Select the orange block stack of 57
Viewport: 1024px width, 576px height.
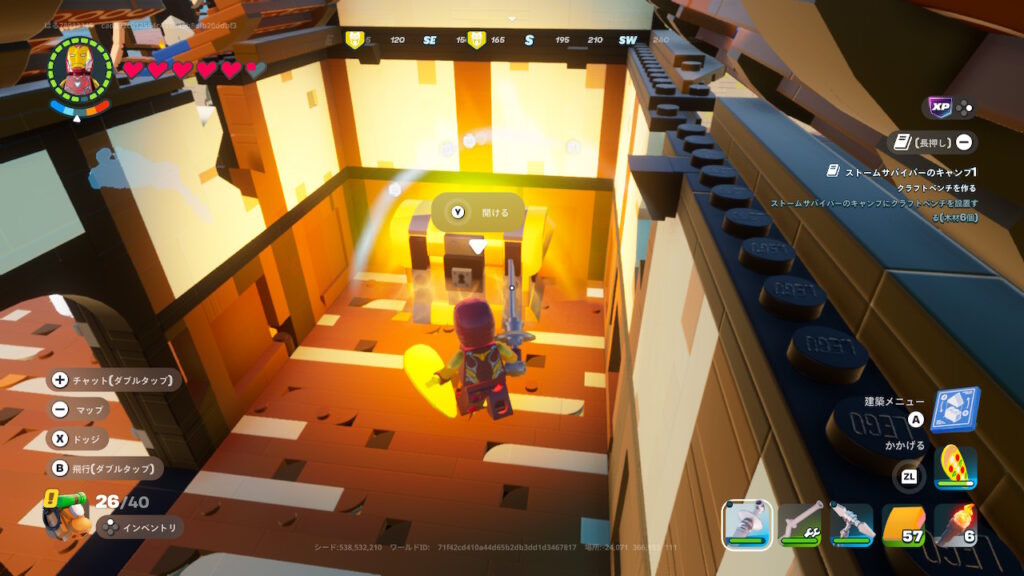point(903,523)
